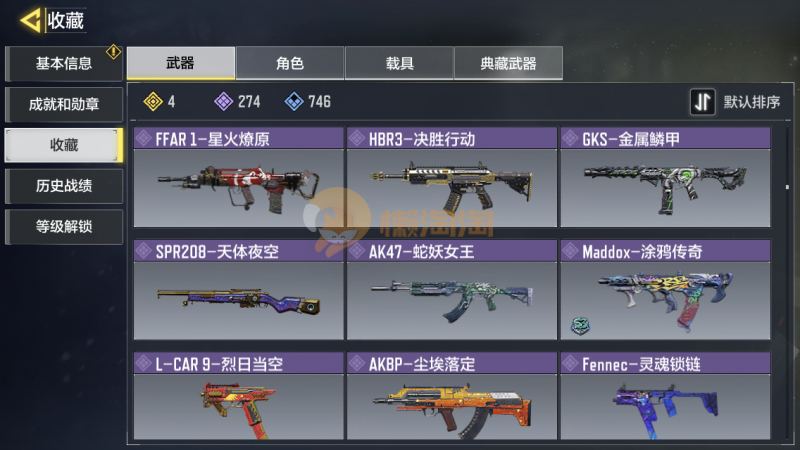Image resolution: width=800 pixels, height=450 pixels.
Task: Open the 收藏 sidebar entry
Action: point(64,145)
